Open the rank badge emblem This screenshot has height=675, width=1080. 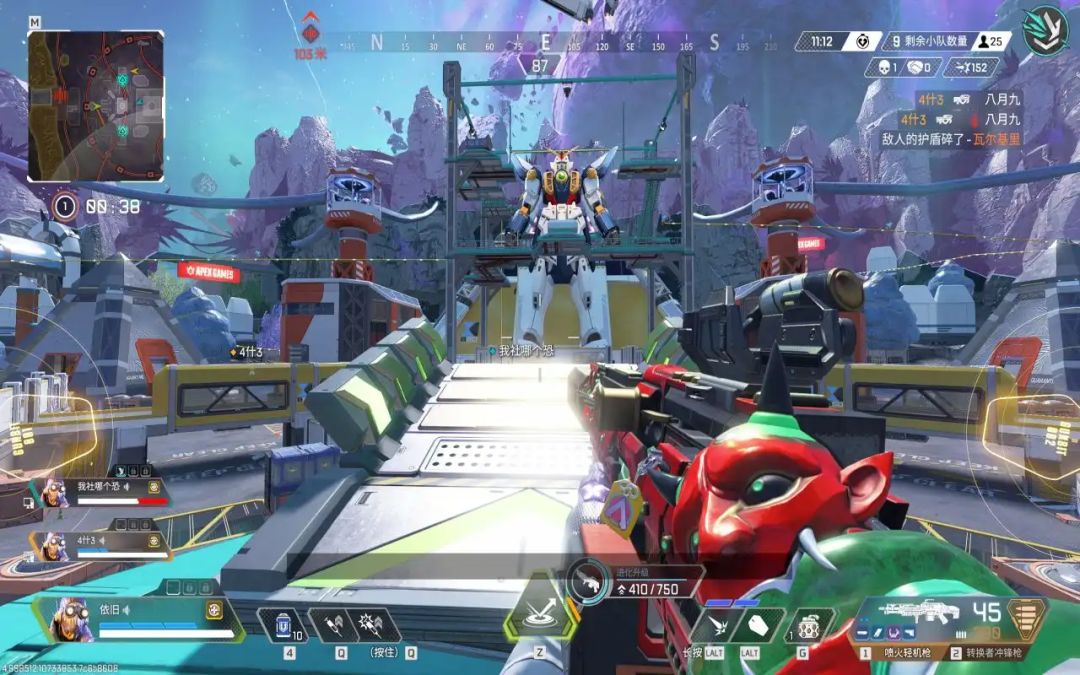click(1045, 30)
